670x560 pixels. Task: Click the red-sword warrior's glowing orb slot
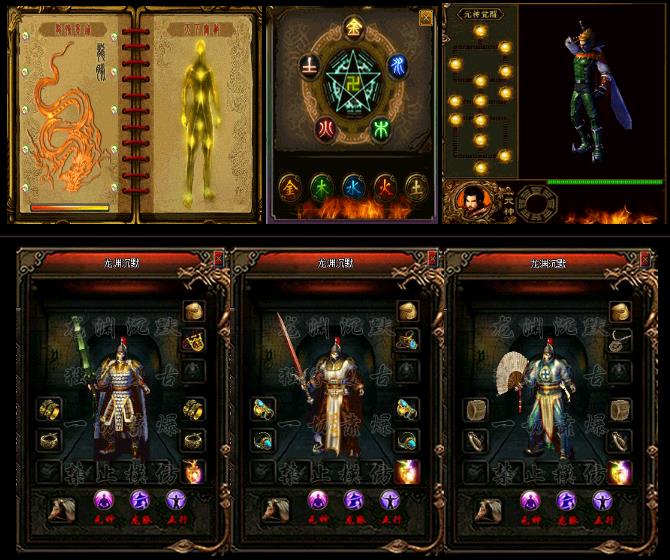pyautogui.click(x=408, y=471)
